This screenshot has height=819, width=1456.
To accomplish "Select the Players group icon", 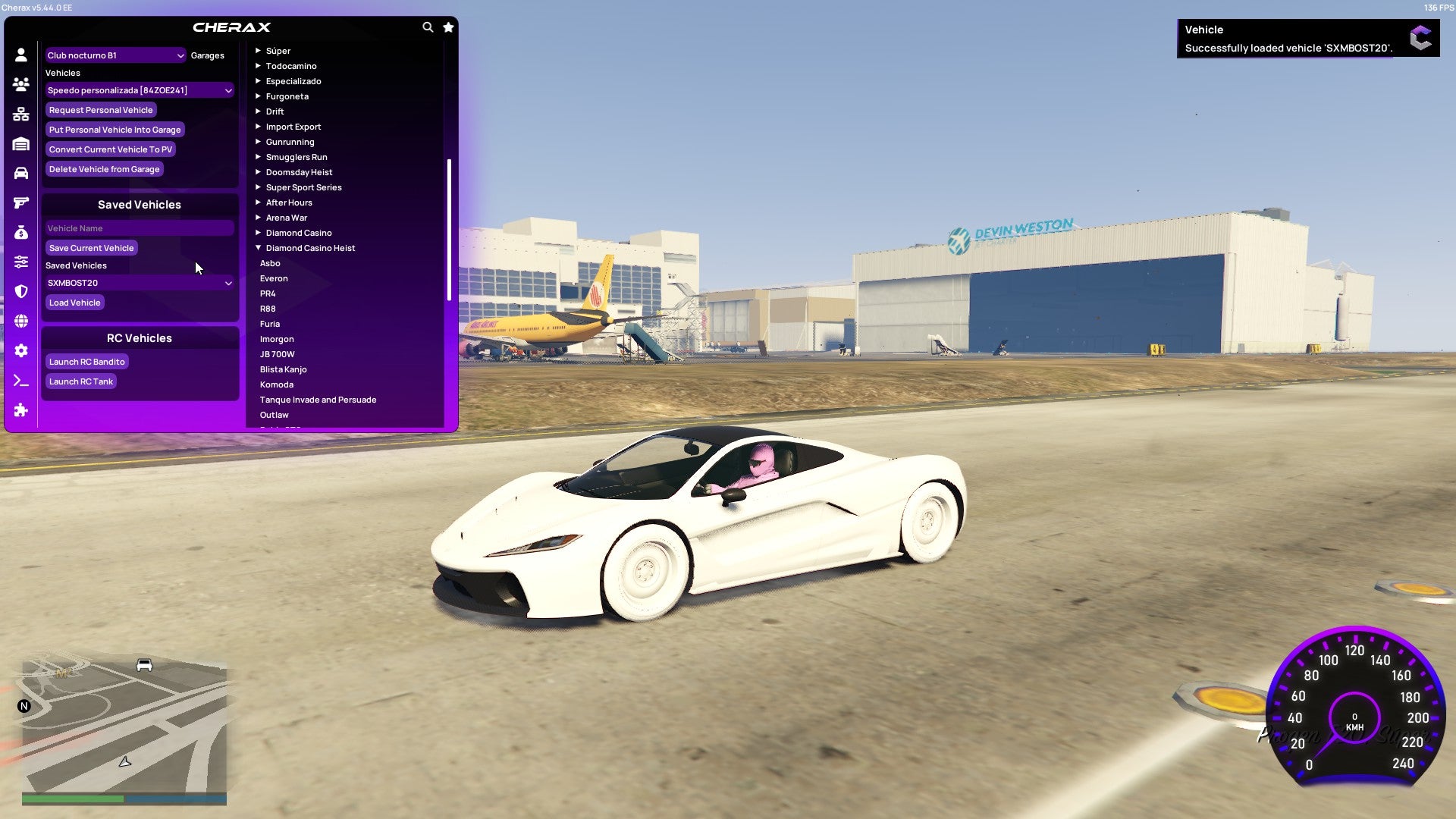I will point(20,84).
